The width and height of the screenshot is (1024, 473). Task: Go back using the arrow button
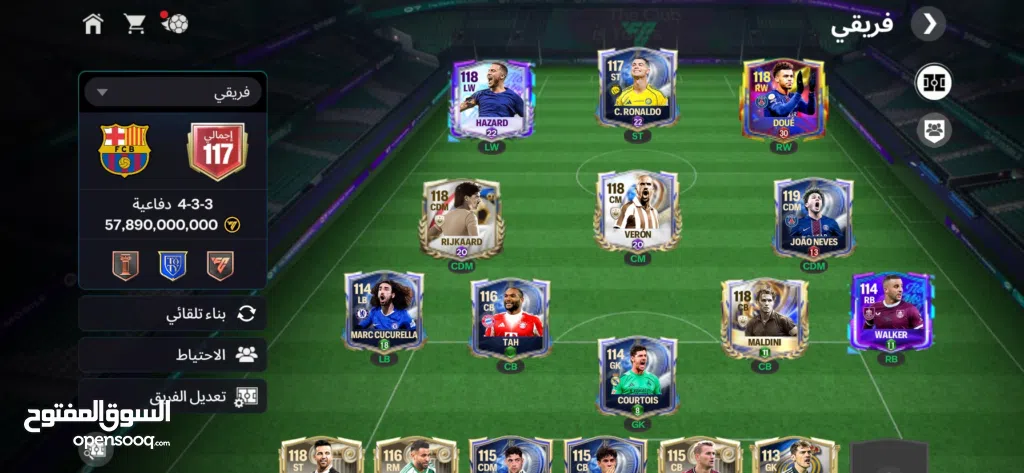[929, 24]
